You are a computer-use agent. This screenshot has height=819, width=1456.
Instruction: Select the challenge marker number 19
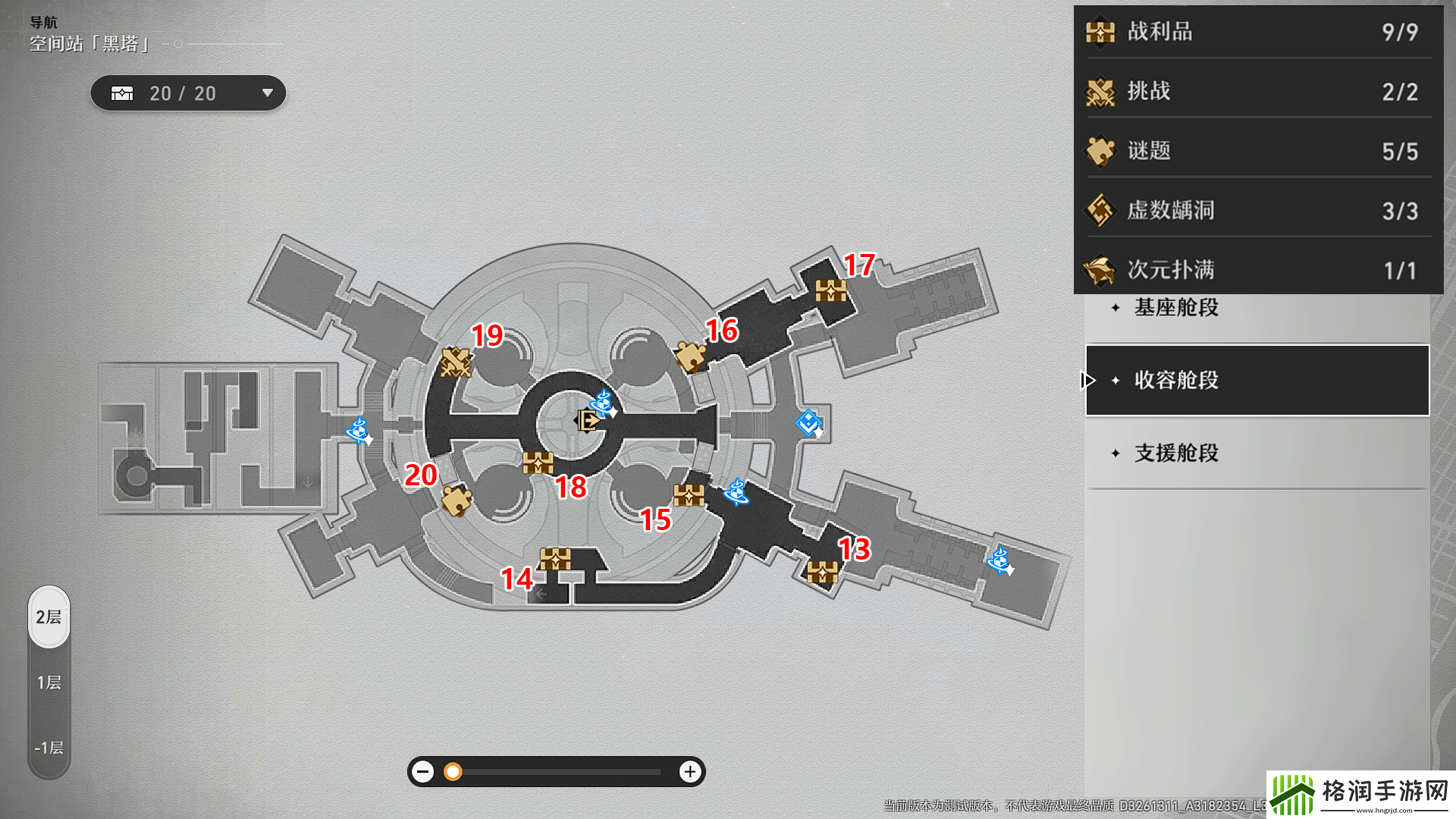coord(456,362)
